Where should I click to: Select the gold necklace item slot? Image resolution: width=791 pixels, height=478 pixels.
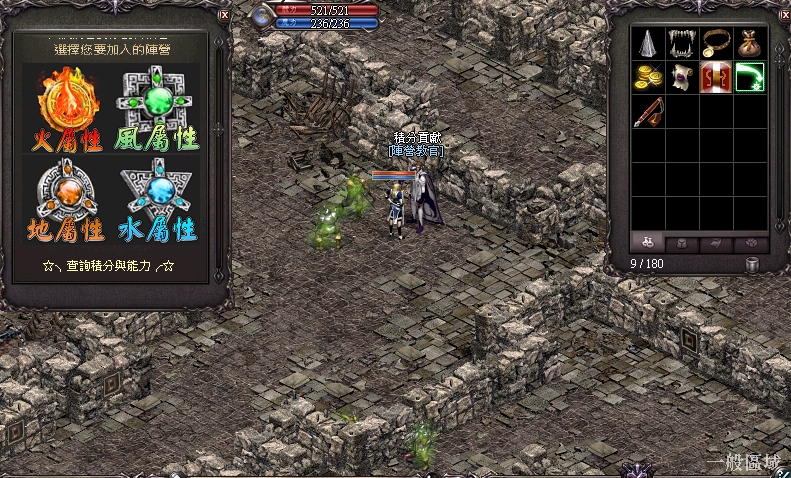[715, 43]
